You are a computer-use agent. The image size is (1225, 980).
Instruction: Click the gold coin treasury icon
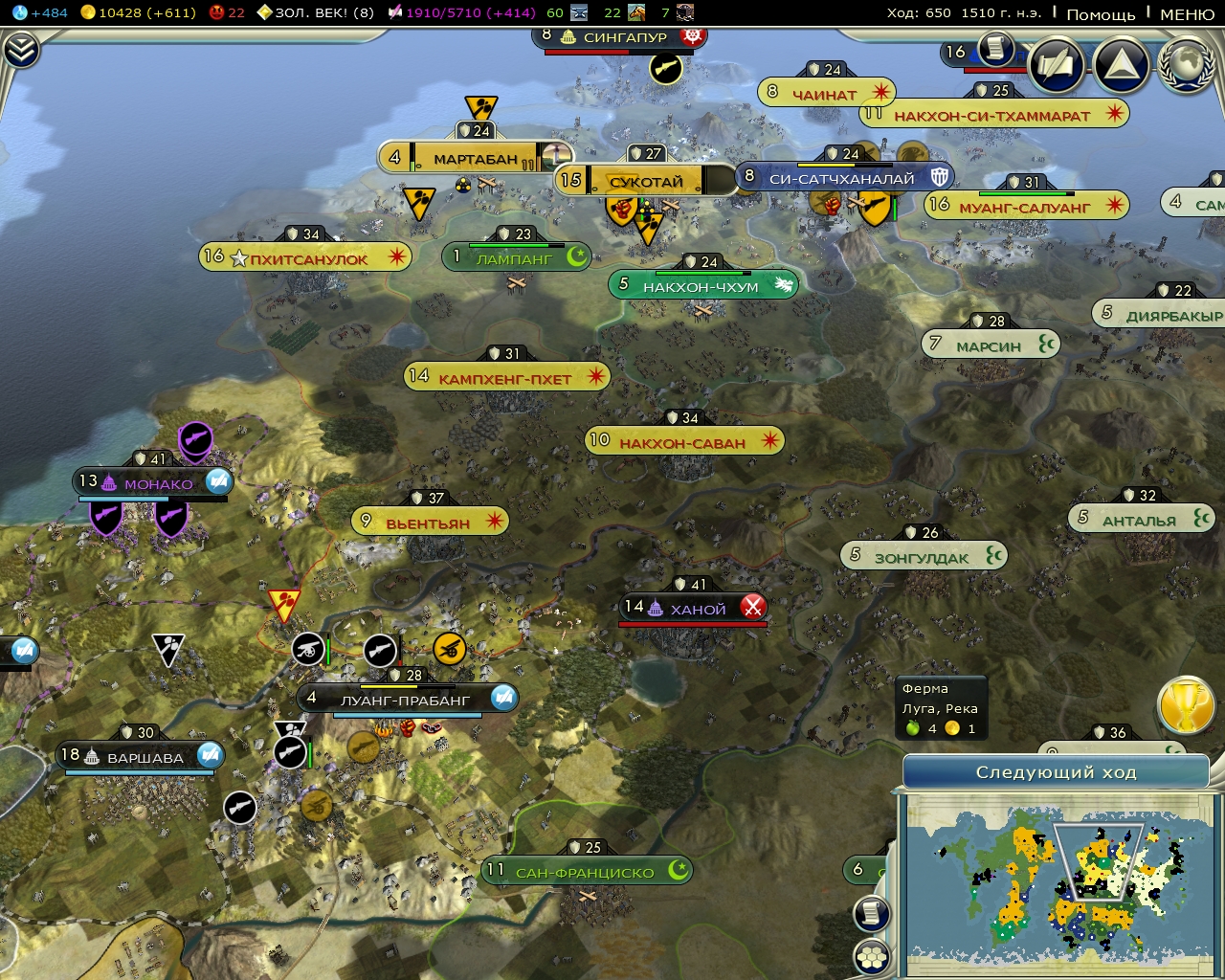tap(90, 12)
